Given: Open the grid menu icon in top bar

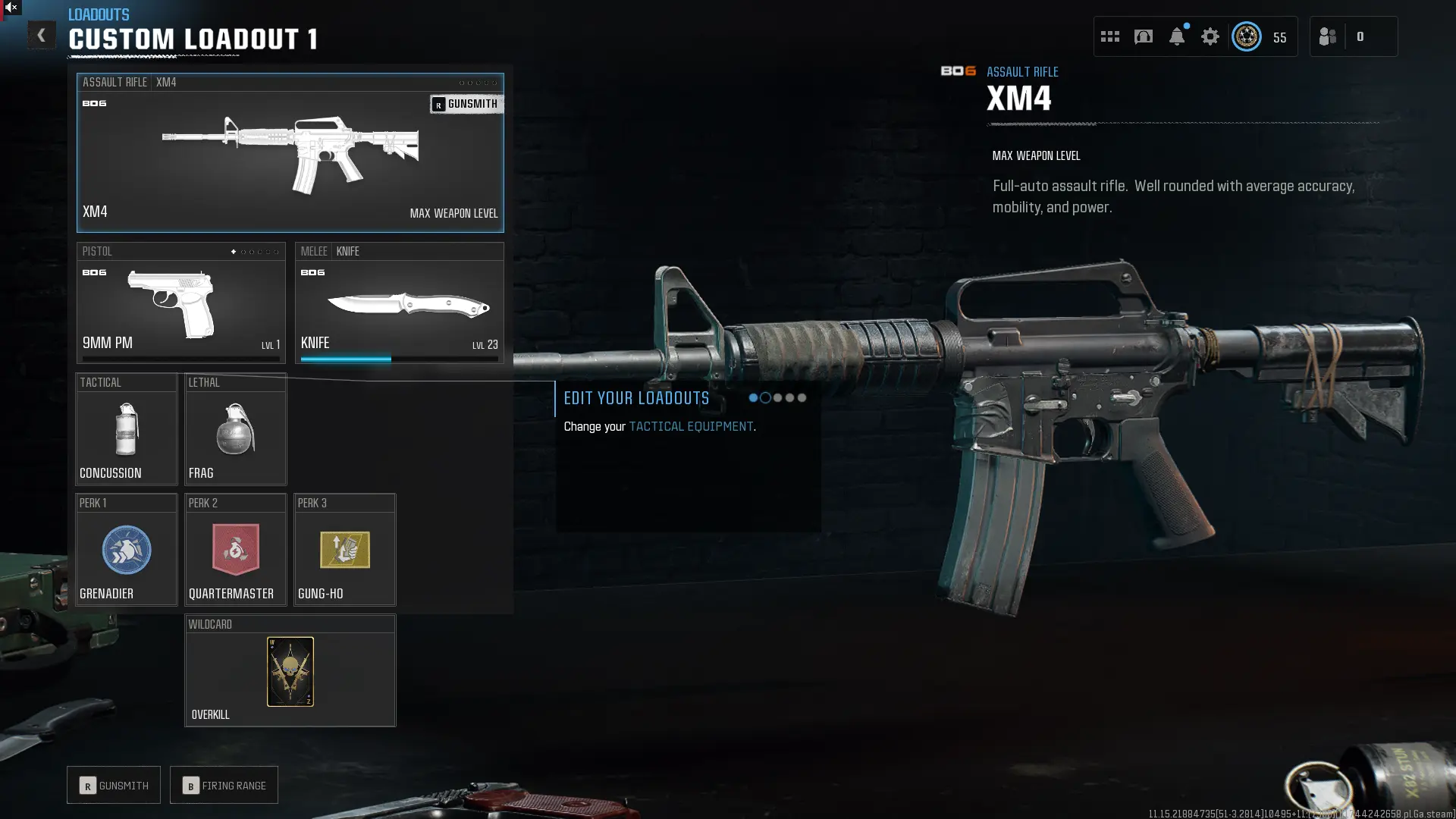Looking at the screenshot, I should [x=1110, y=36].
